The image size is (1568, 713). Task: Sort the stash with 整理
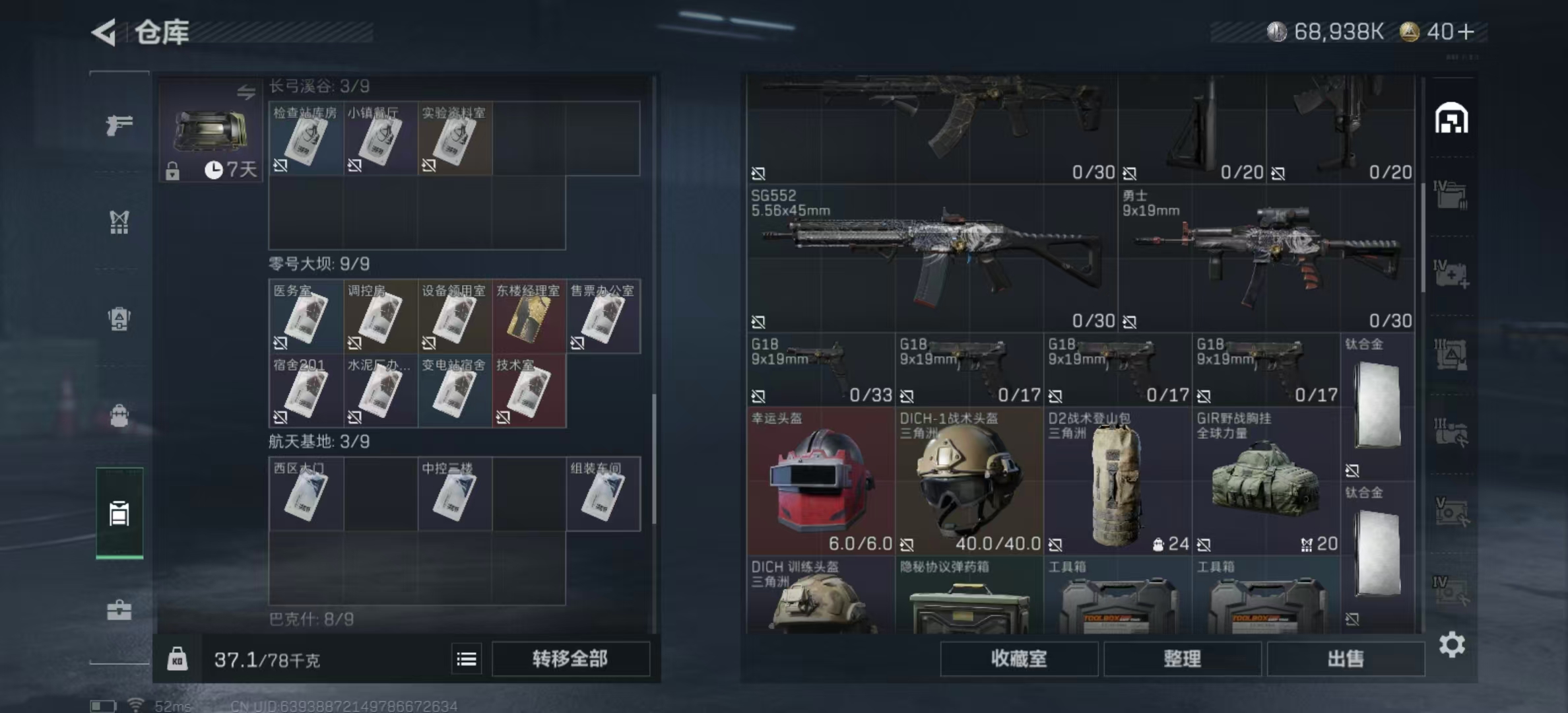1182,658
